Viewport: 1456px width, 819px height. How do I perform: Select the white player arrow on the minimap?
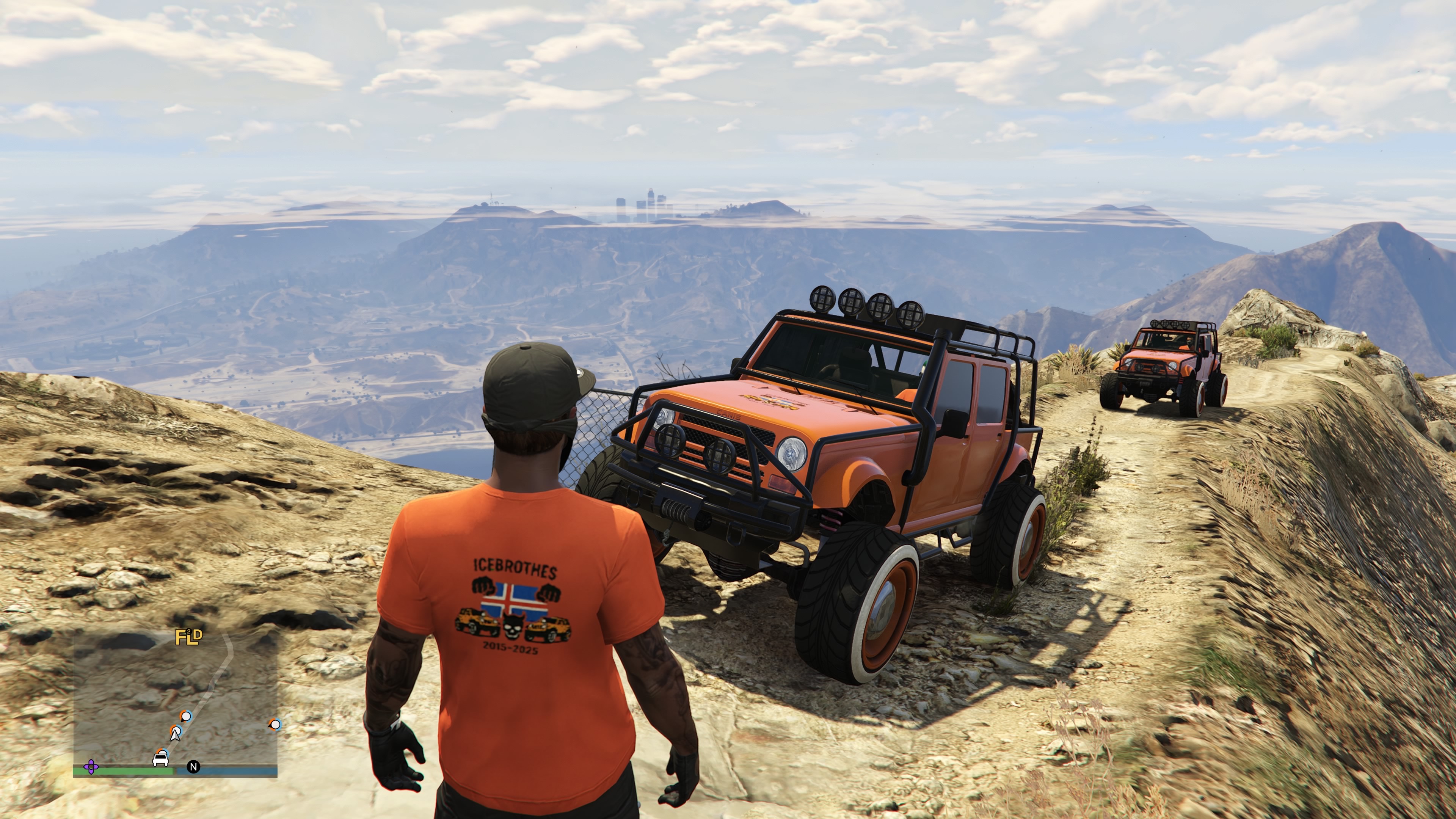176,734
